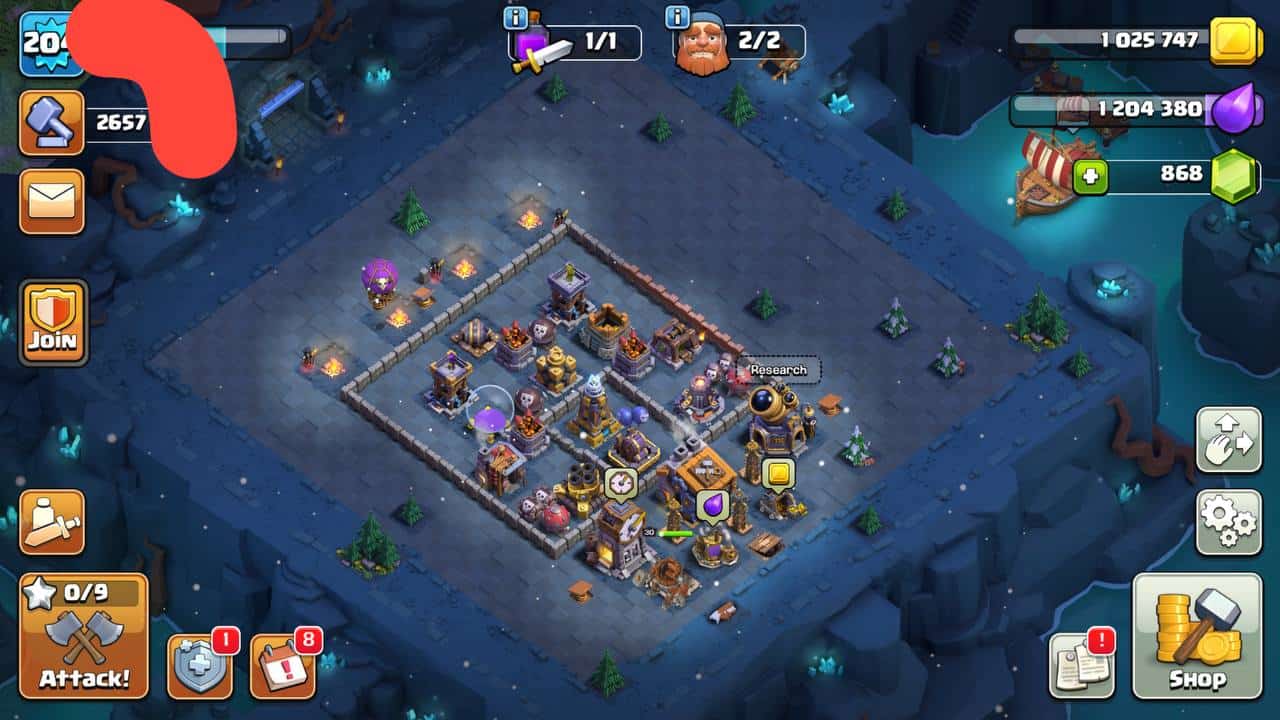1280x720 pixels.
Task: Open army overview sword icon
Action: 52,522
